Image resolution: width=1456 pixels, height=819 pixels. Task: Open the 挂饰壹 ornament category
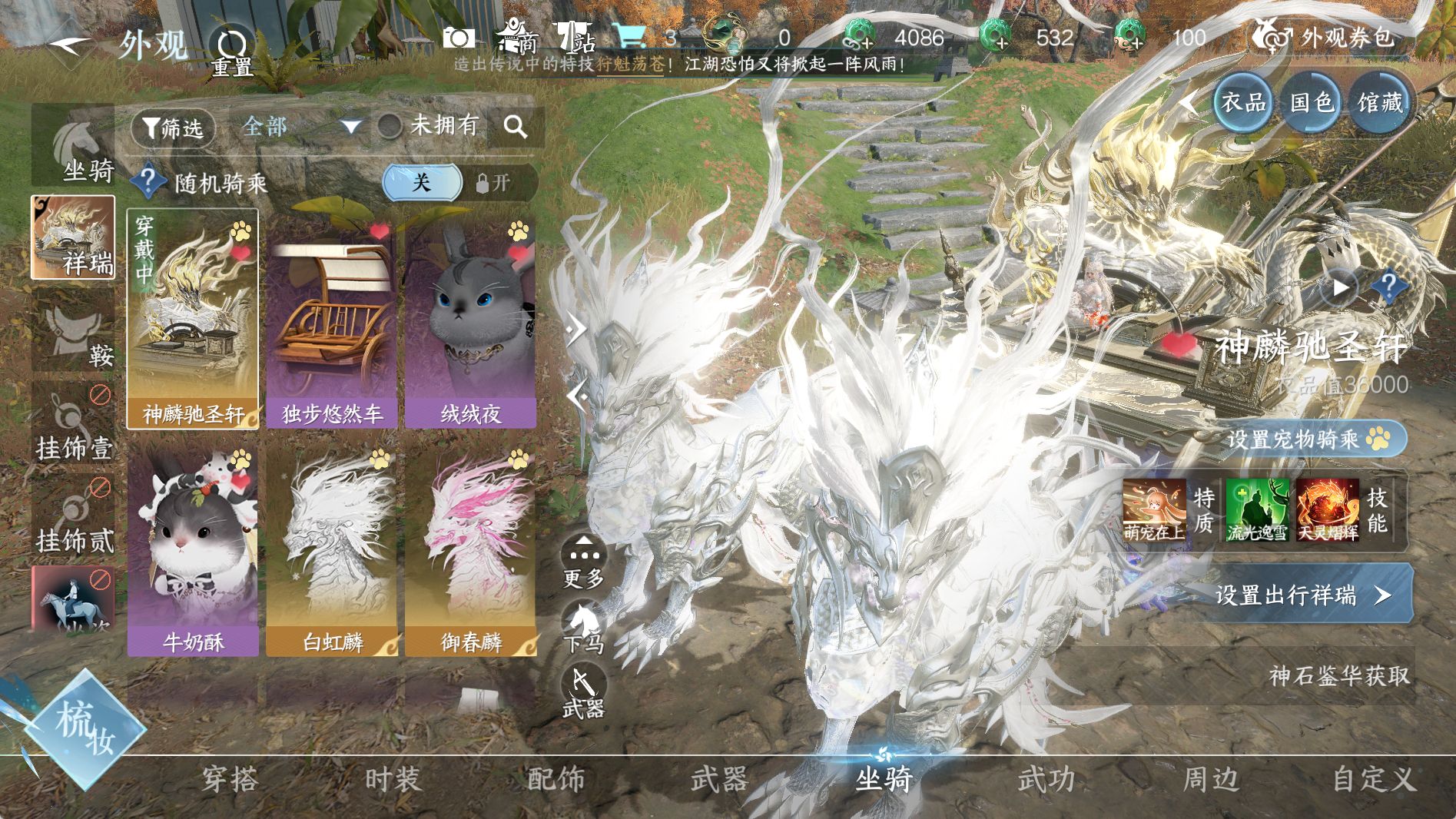pyautogui.click(x=74, y=425)
